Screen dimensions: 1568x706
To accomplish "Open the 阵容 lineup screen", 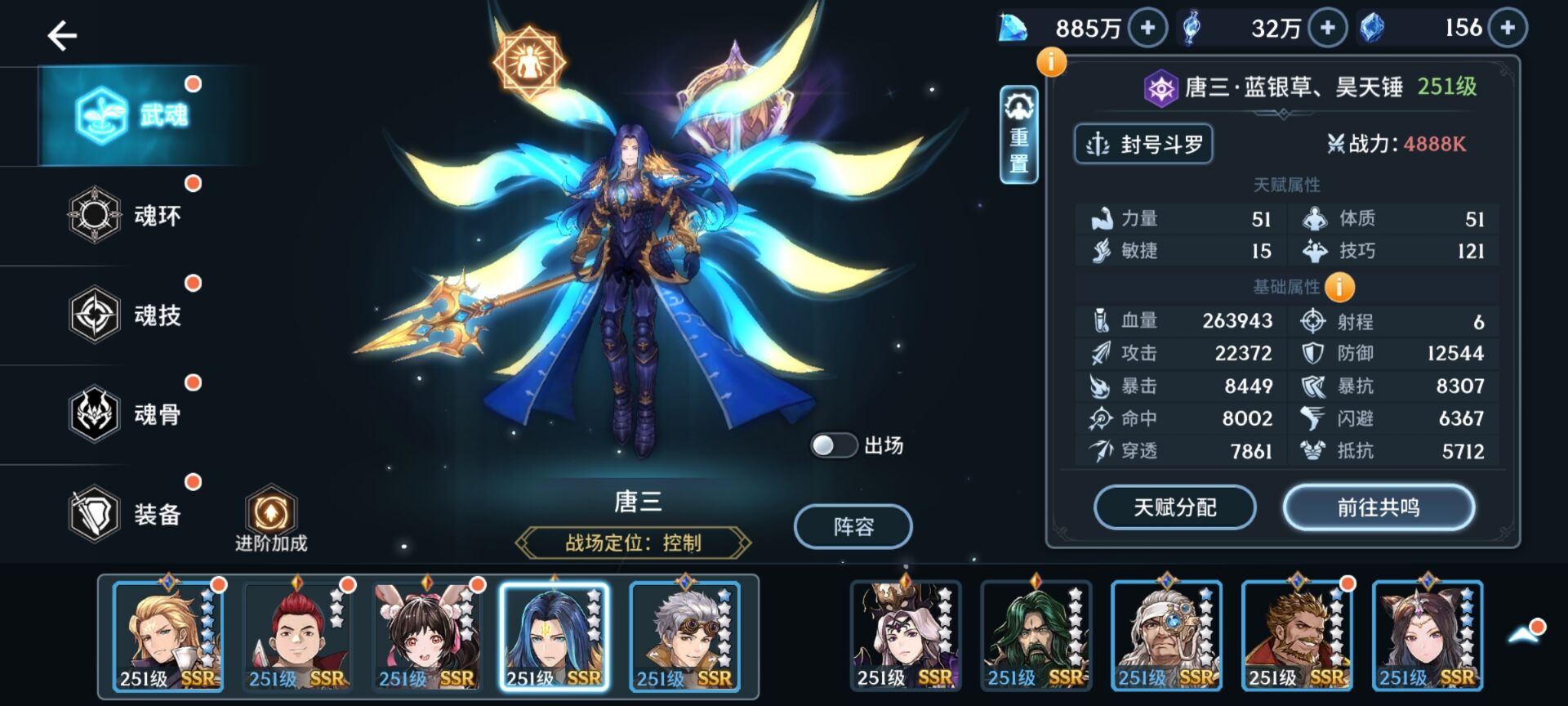I will coord(853,527).
